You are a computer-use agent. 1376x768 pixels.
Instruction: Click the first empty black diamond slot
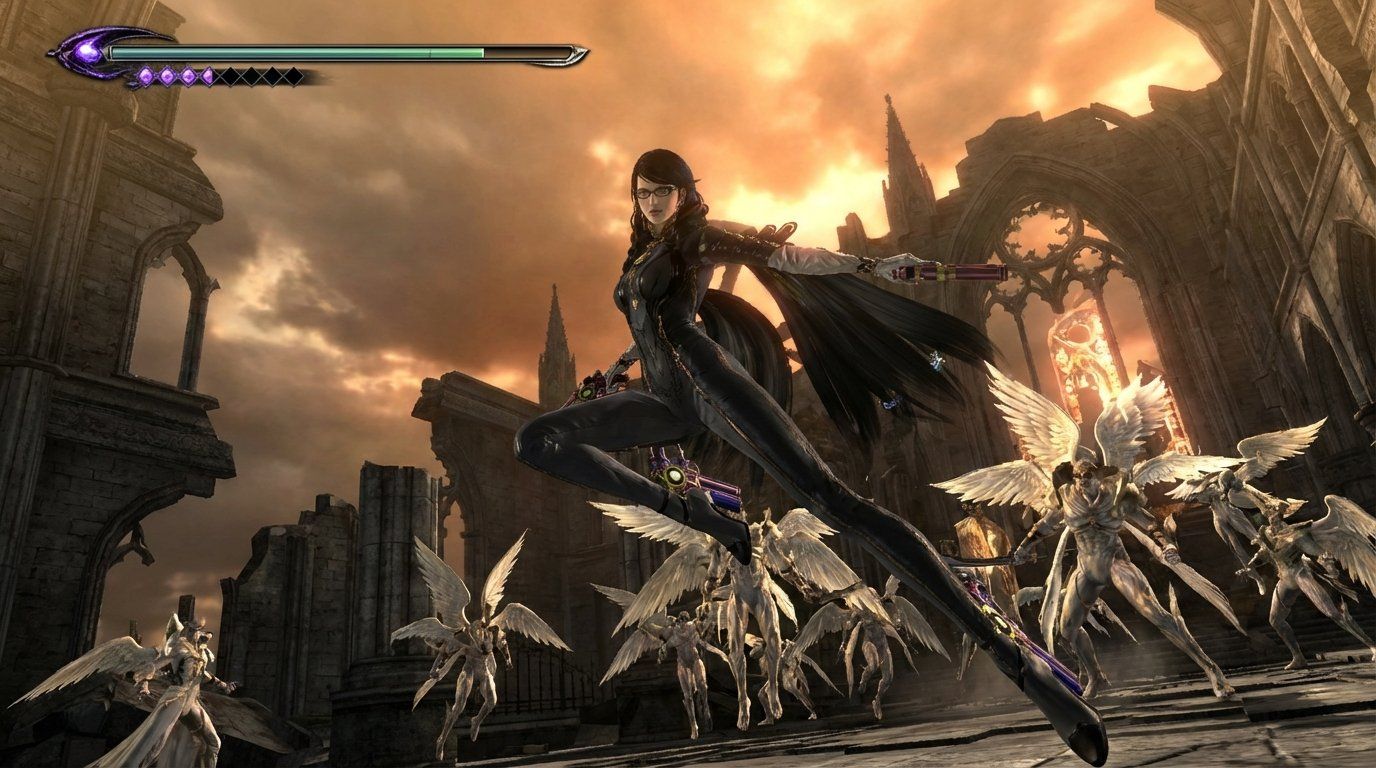click(228, 75)
